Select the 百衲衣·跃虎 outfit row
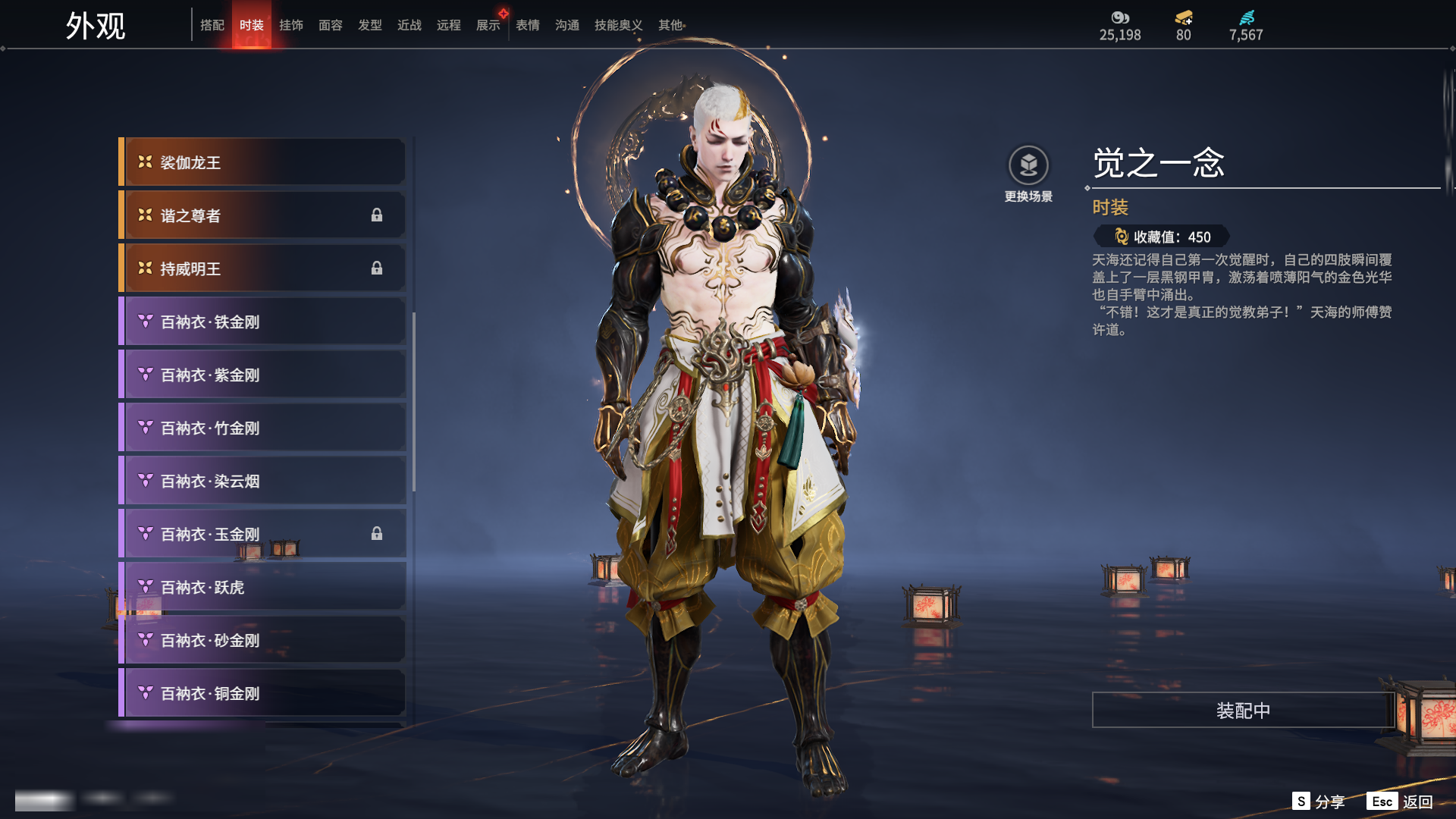Screen dimensions: 1456x819 [x=262, y=587]
